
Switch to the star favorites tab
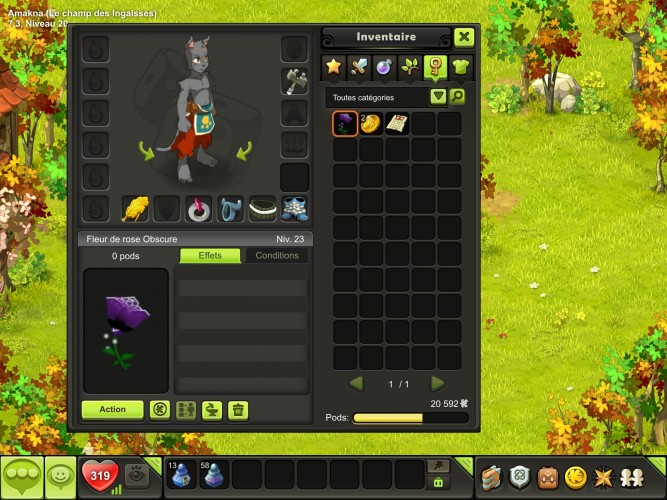[x=333, y=67]
